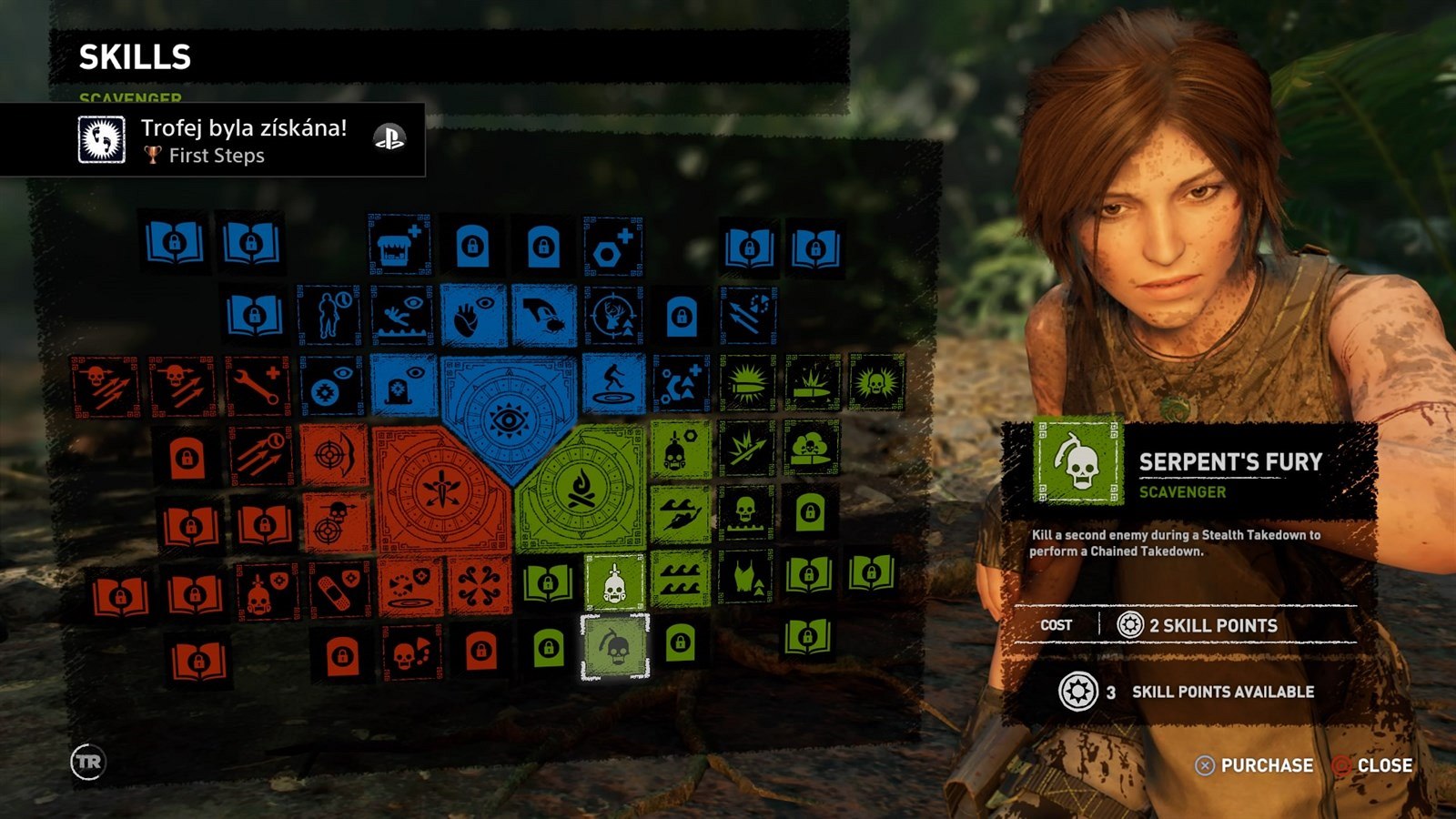Choose the red bow and crosshair skill
Viewport: 1456px width, 819px height.
coord(334,453)
